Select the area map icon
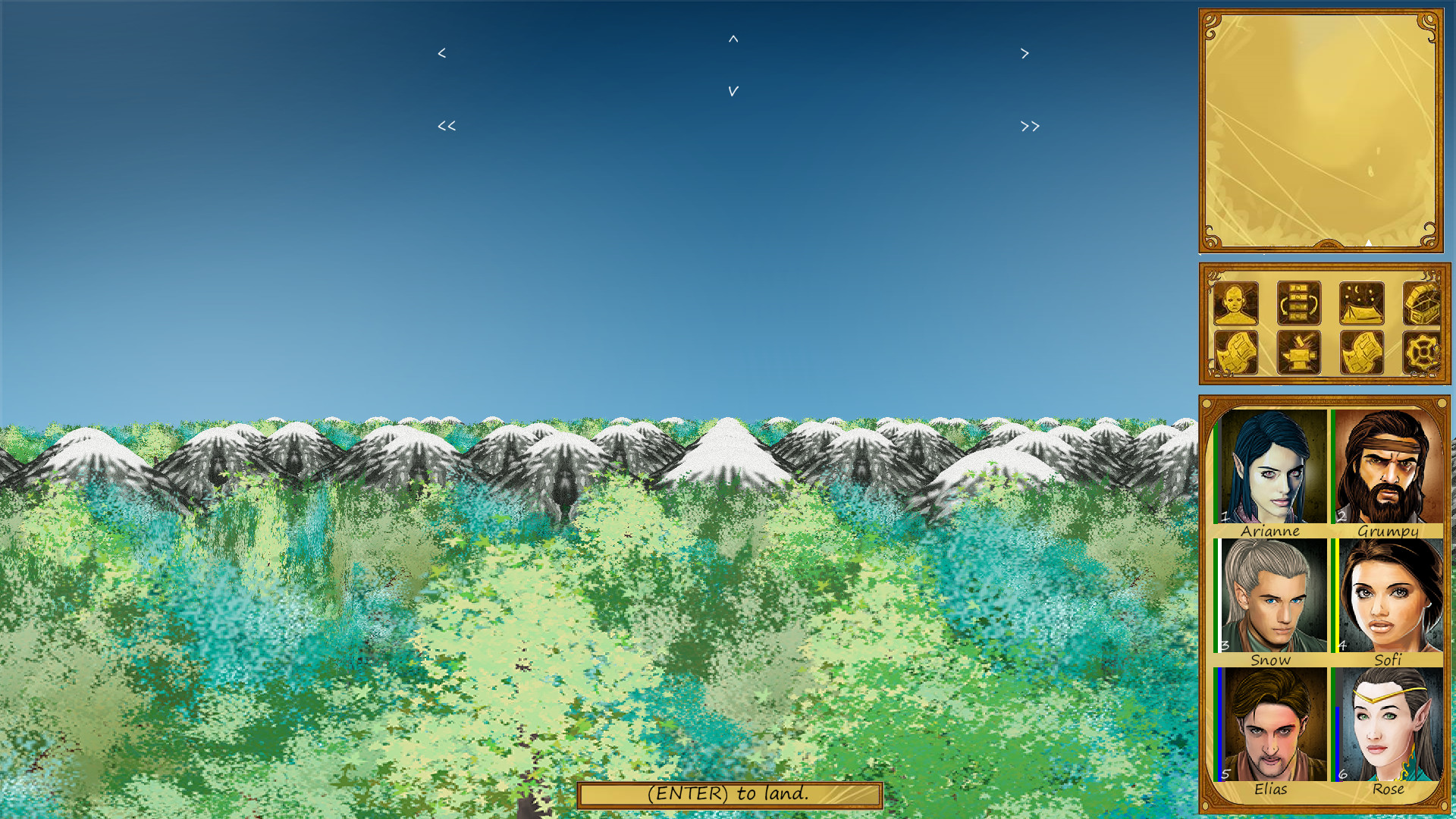 coord(1235,353)
